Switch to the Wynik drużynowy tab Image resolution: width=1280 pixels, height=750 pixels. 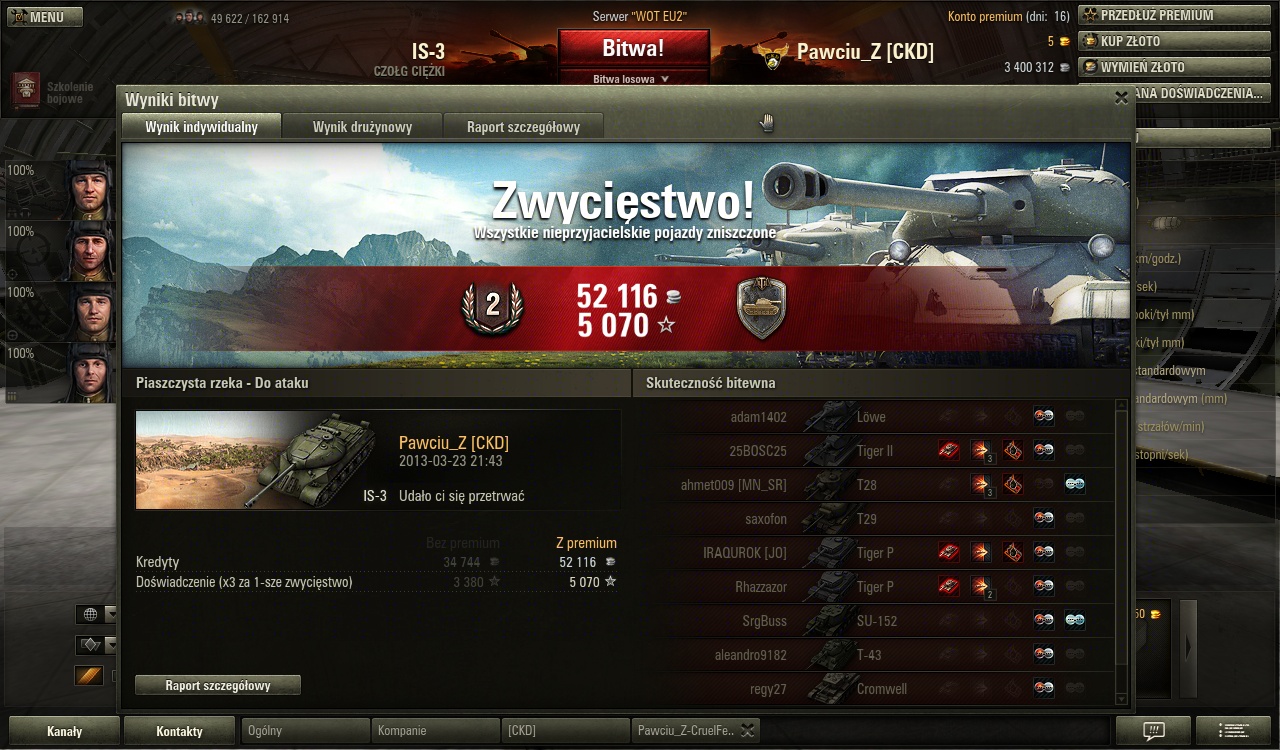click(362, 126)
